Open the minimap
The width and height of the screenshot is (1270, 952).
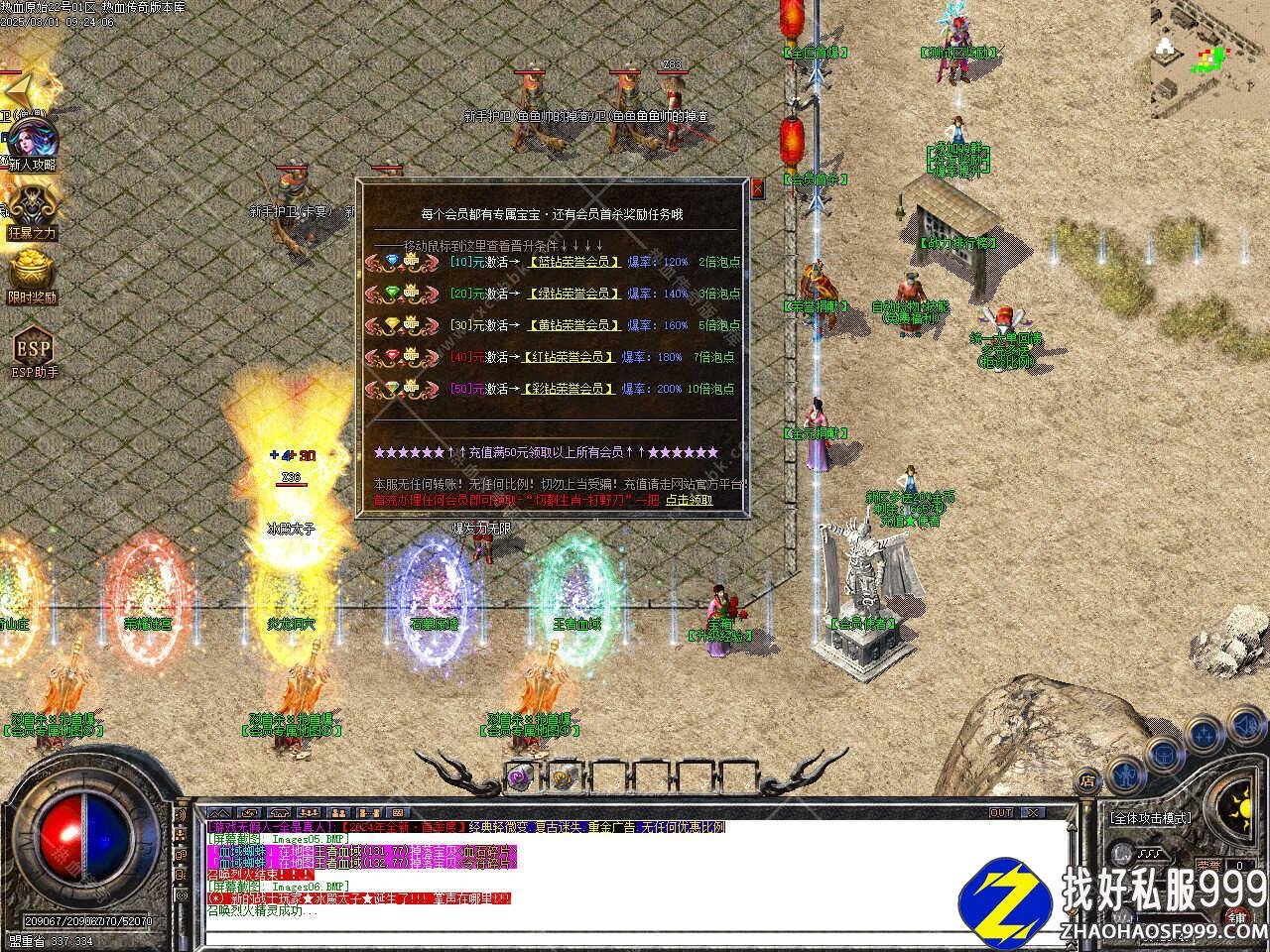[1209, 55]
